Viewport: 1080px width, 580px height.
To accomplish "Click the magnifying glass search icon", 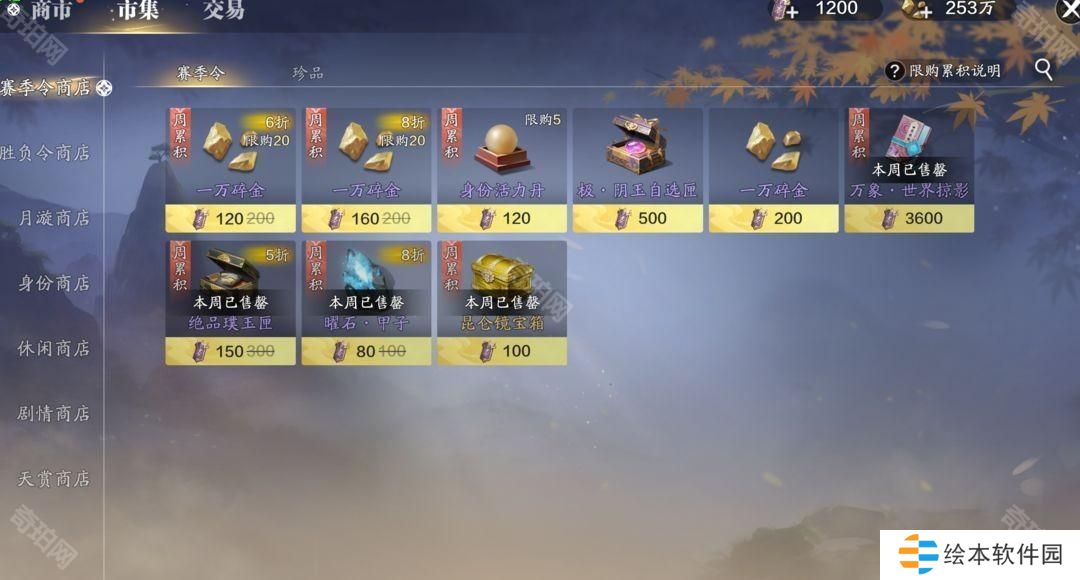I will (1043, 70).
